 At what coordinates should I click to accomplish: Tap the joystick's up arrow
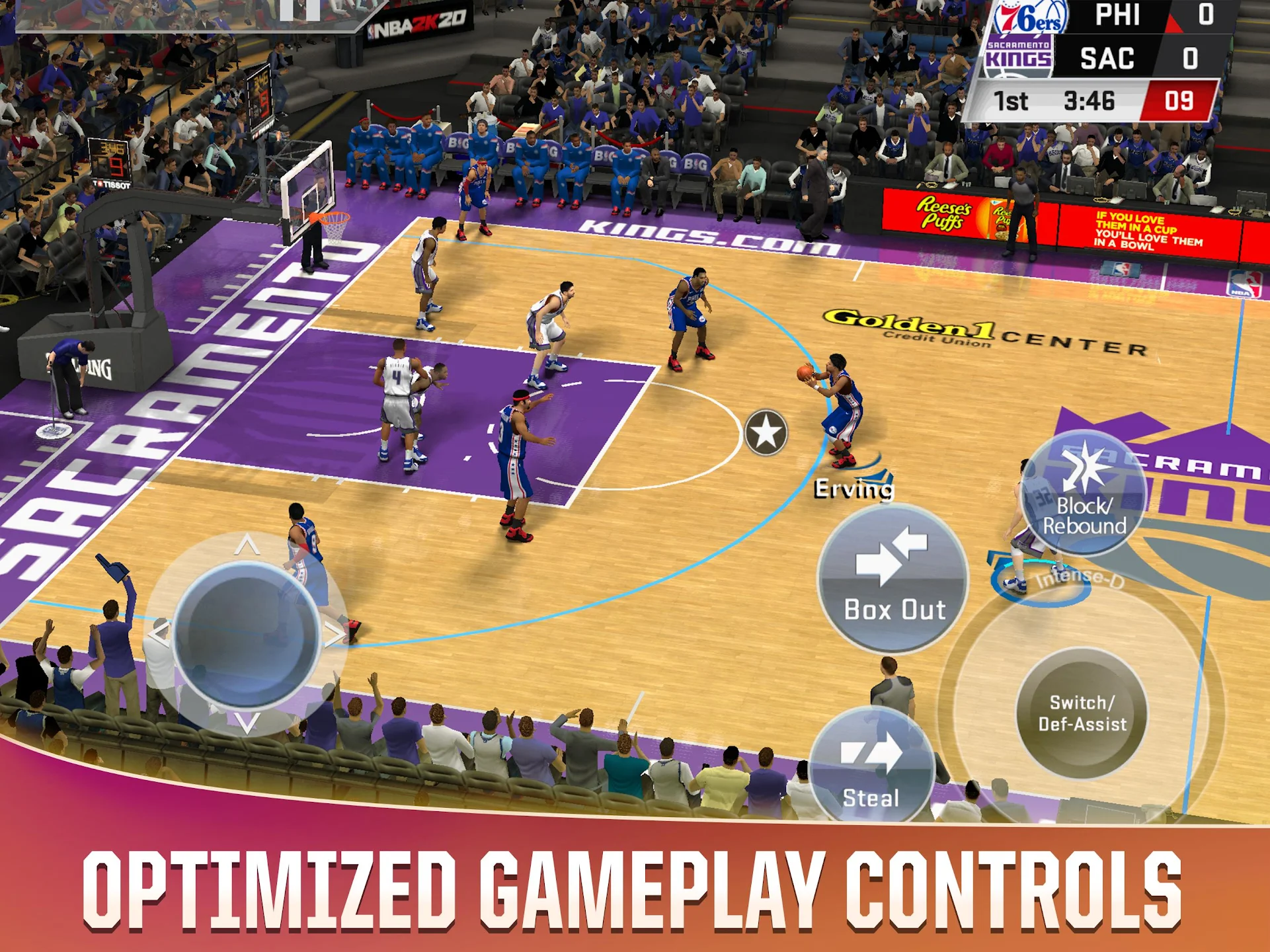247,545
